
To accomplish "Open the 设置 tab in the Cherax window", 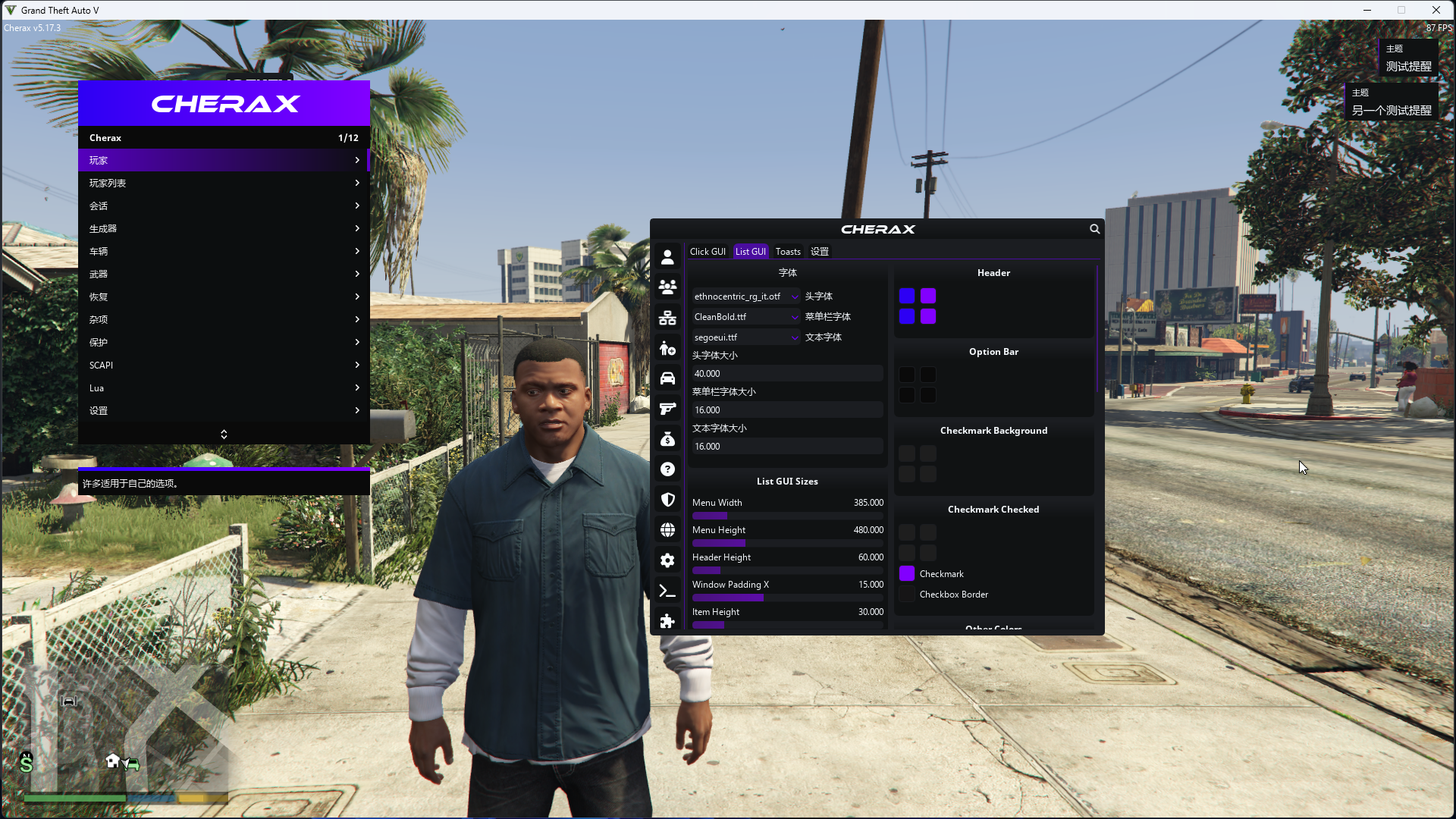I will (x=819, y=252).
